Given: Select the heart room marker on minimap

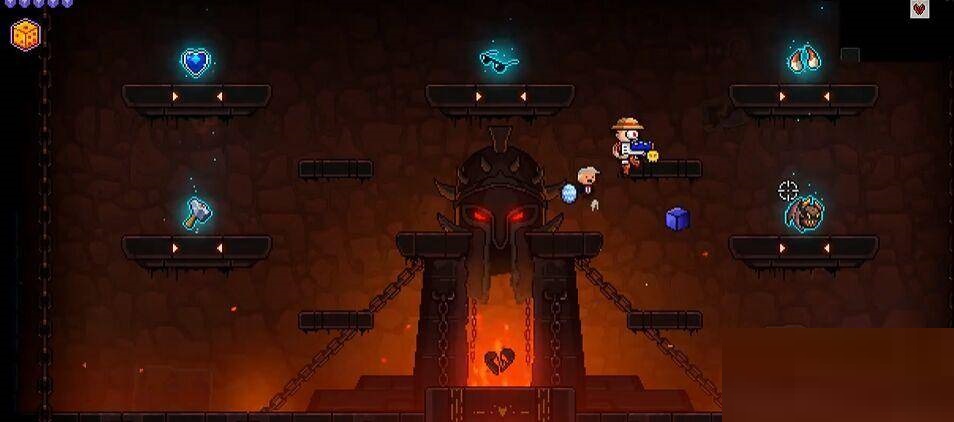Looking at the screenshot, I should tap(919, 10).
